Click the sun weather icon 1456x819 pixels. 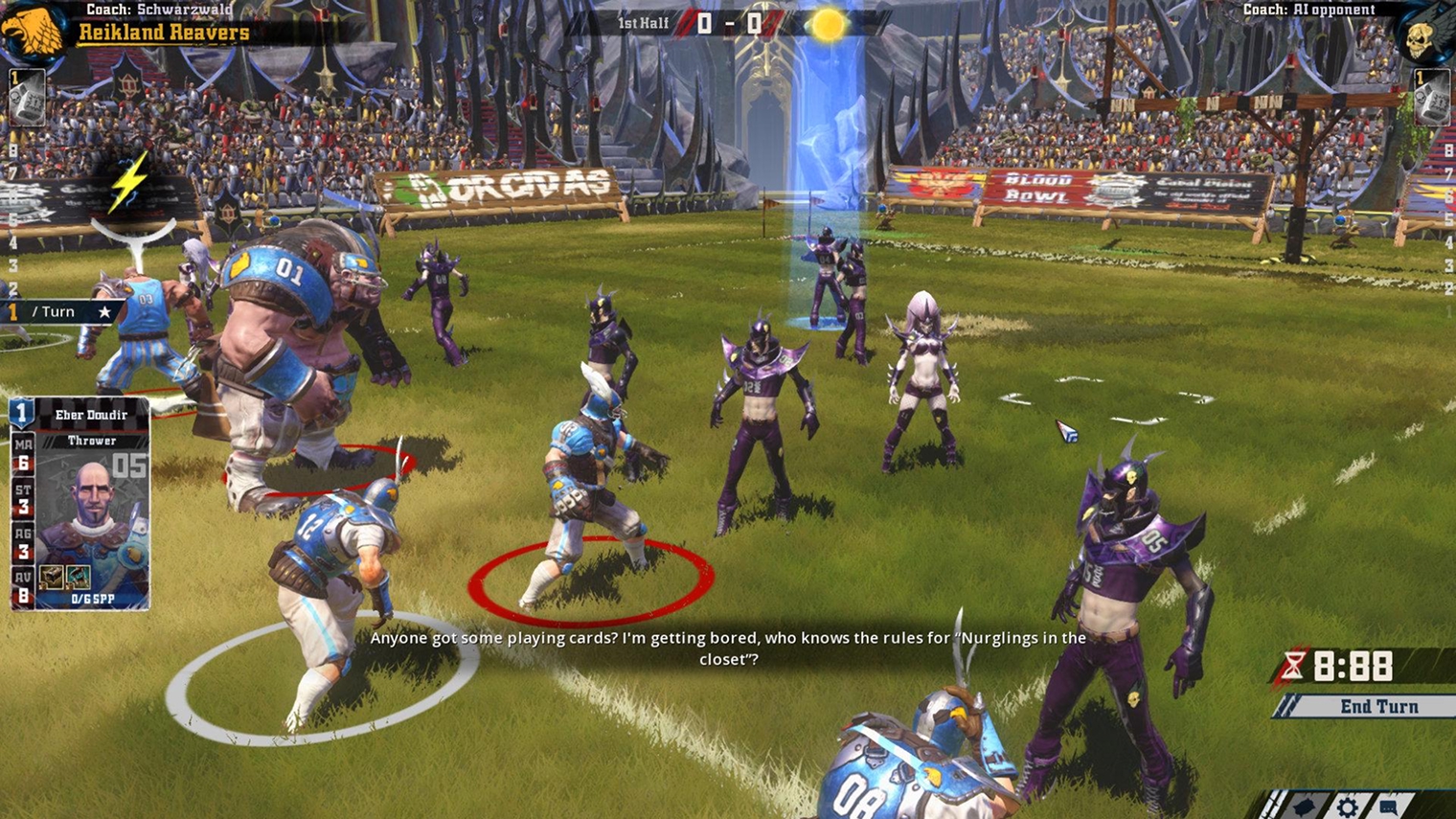828,24
